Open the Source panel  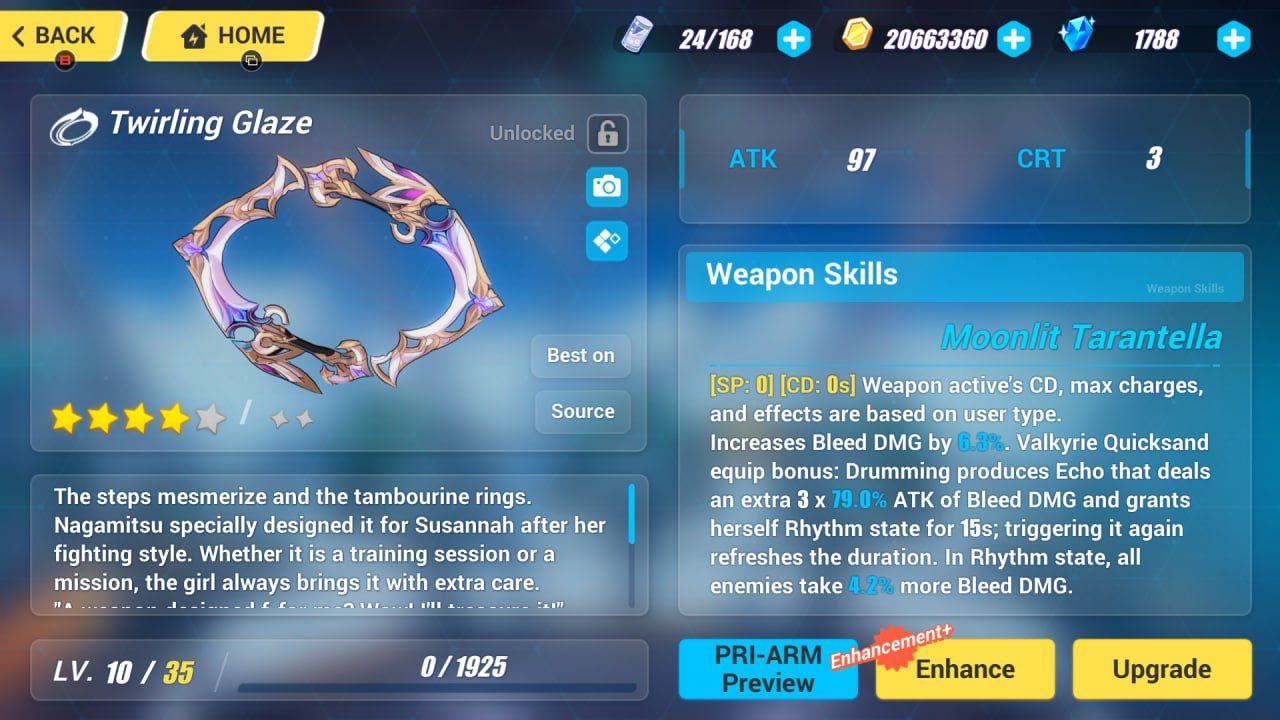(582, 412)
